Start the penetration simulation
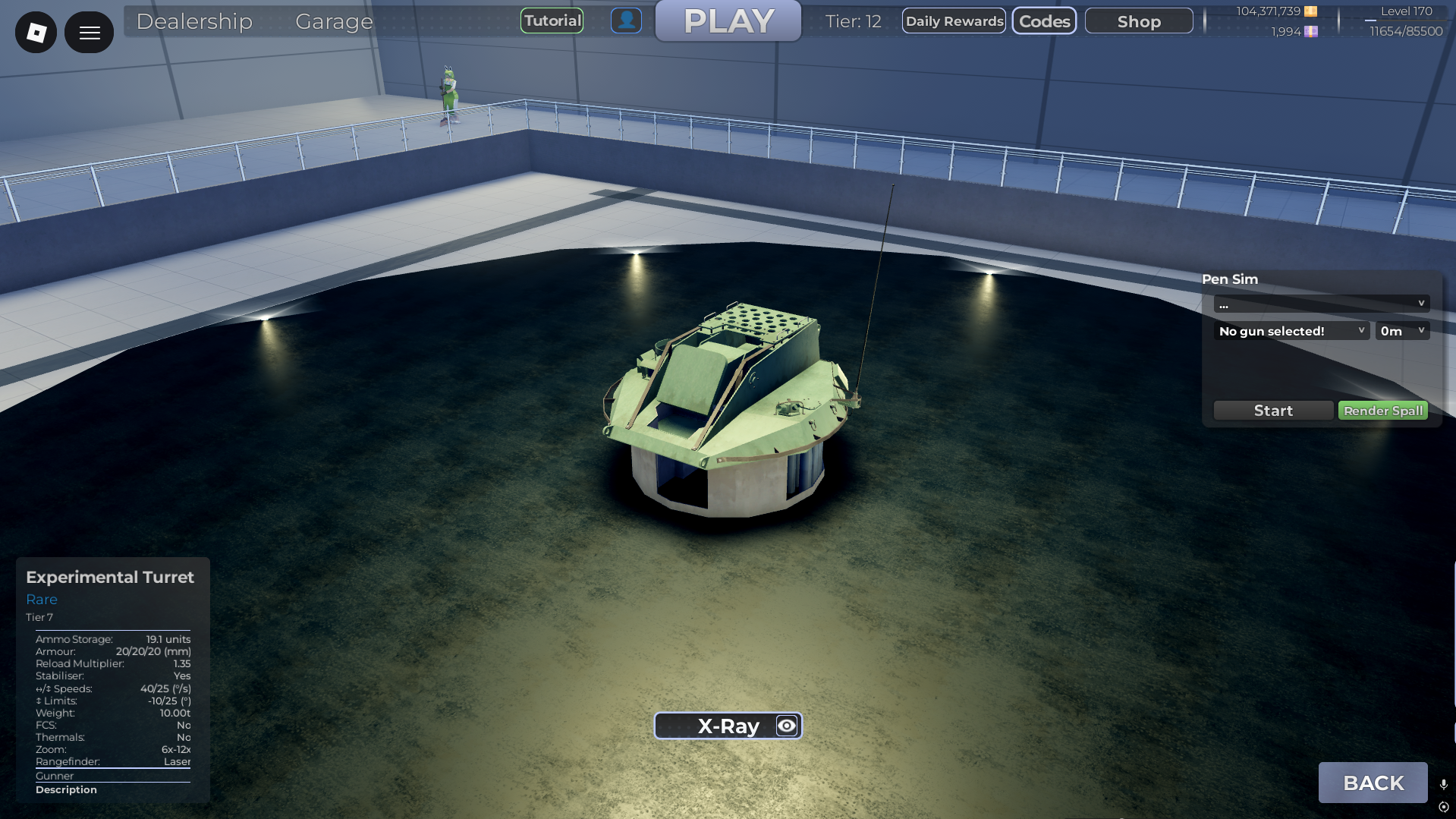This screenshot has height=819, width=1456. coord(1272,410)
